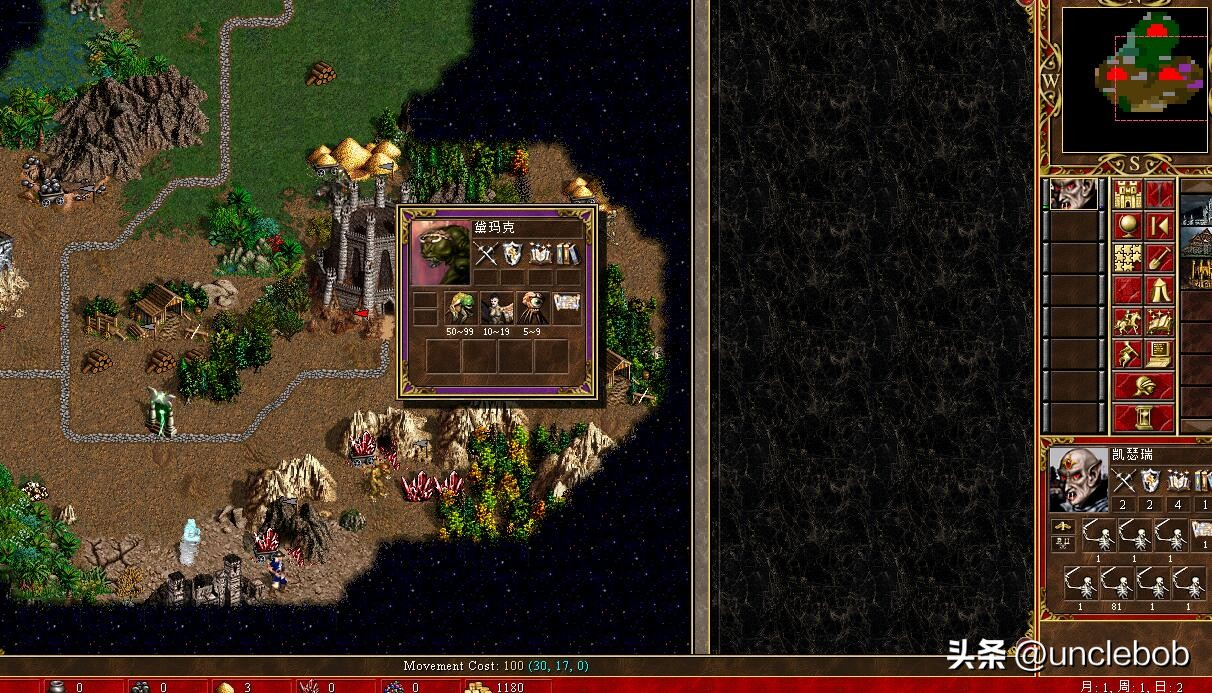Image resolution: width=1212 pixels, height=693 pixels.
Task: Click the Move Hero horseman button
Action: pos(1128,322)
